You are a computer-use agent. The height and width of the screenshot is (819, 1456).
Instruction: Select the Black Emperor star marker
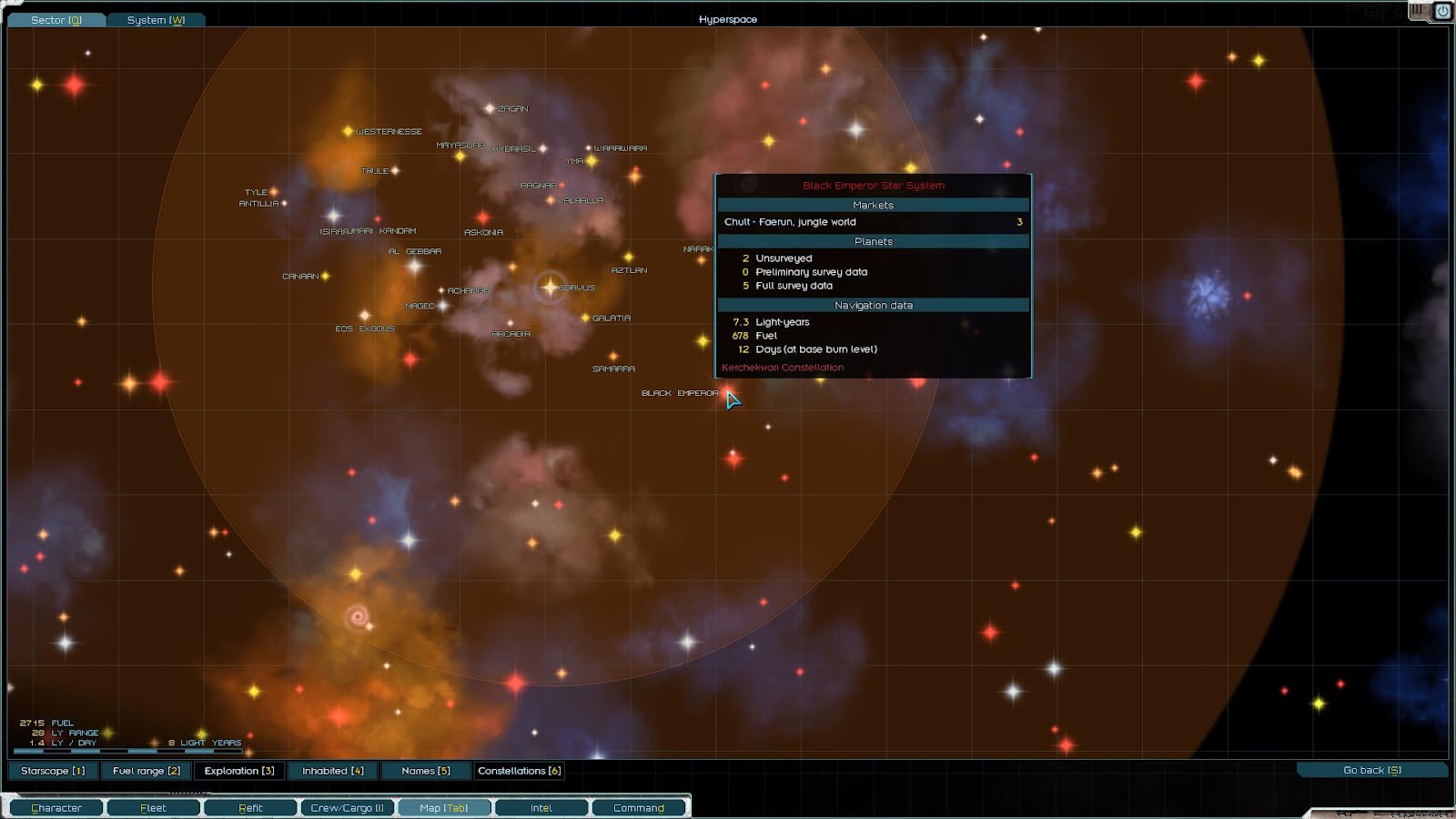point(726,393)
